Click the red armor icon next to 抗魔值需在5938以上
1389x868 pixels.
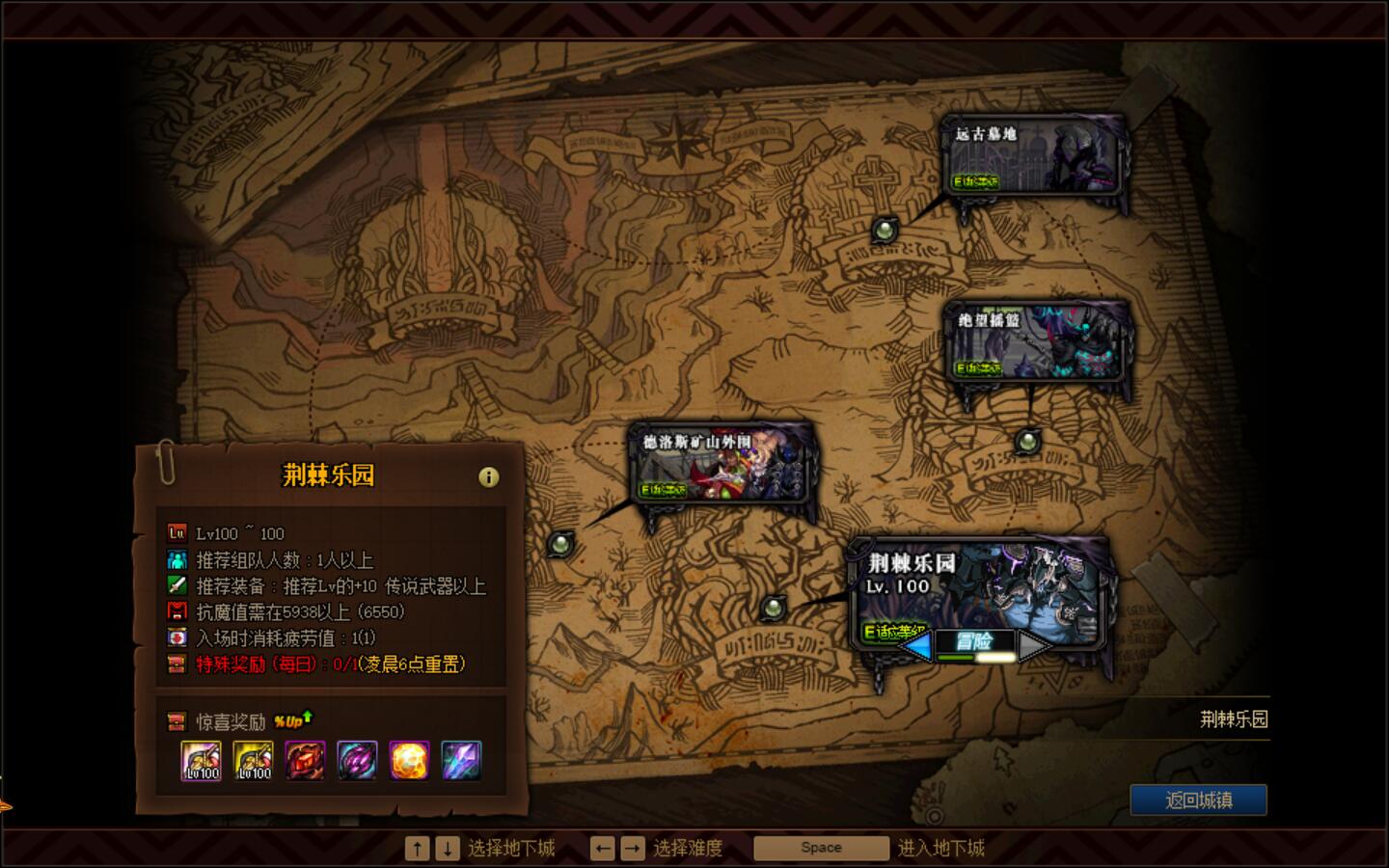pyautogui.click(x=177, y=610)
